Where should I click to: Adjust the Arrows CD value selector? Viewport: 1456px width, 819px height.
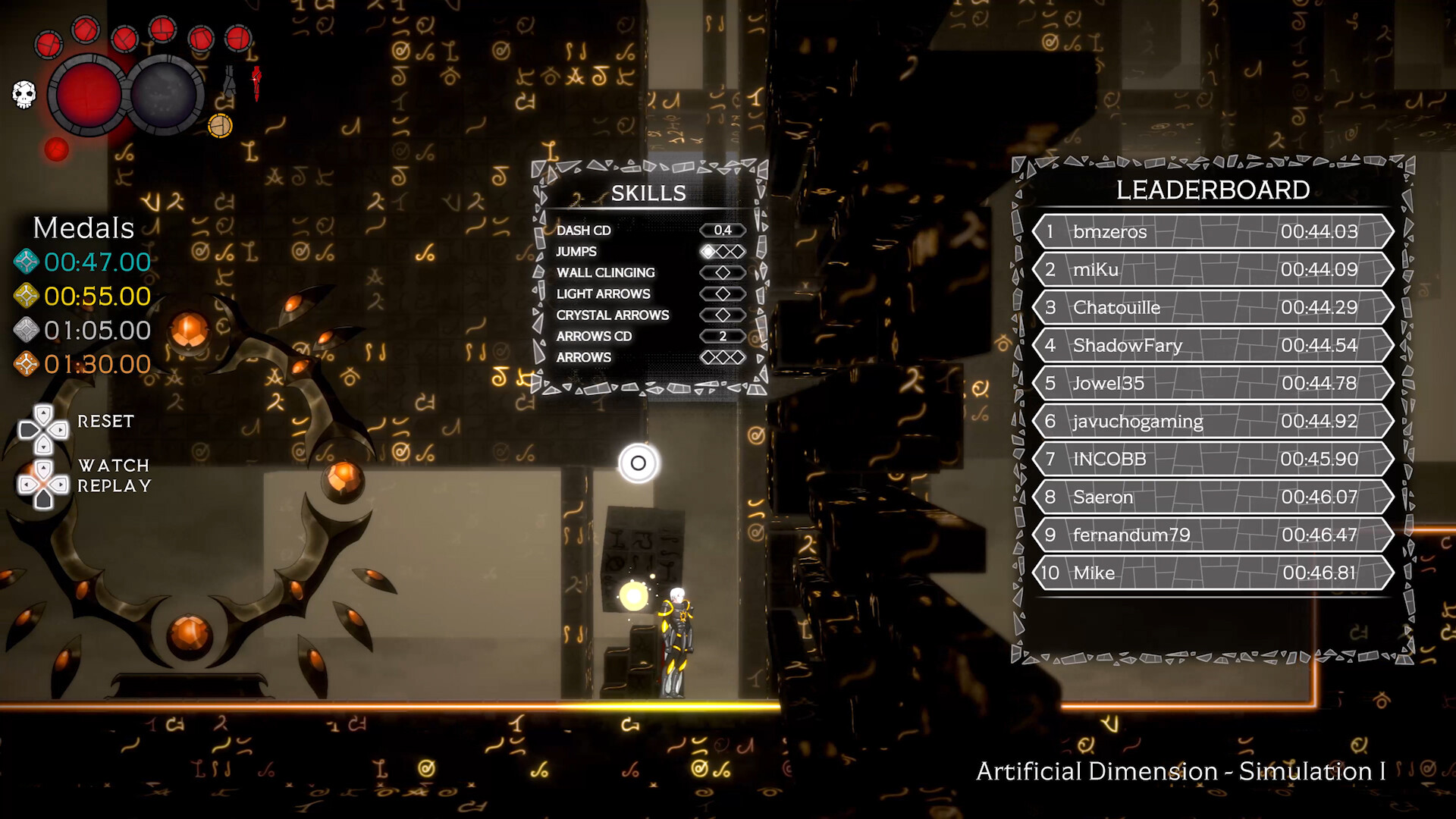723,336
